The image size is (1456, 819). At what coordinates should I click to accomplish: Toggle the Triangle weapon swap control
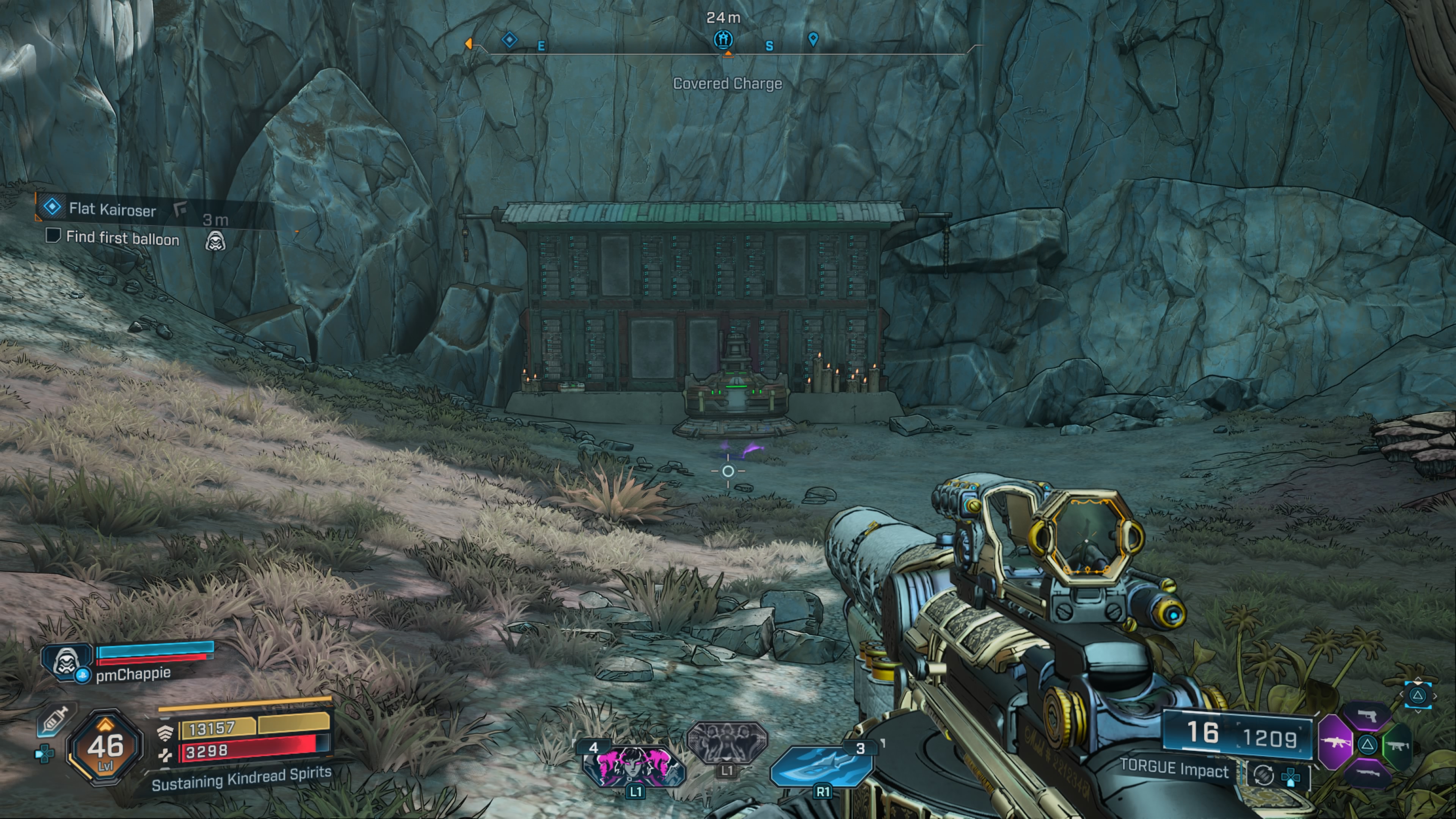click(x=1367, y=745)
